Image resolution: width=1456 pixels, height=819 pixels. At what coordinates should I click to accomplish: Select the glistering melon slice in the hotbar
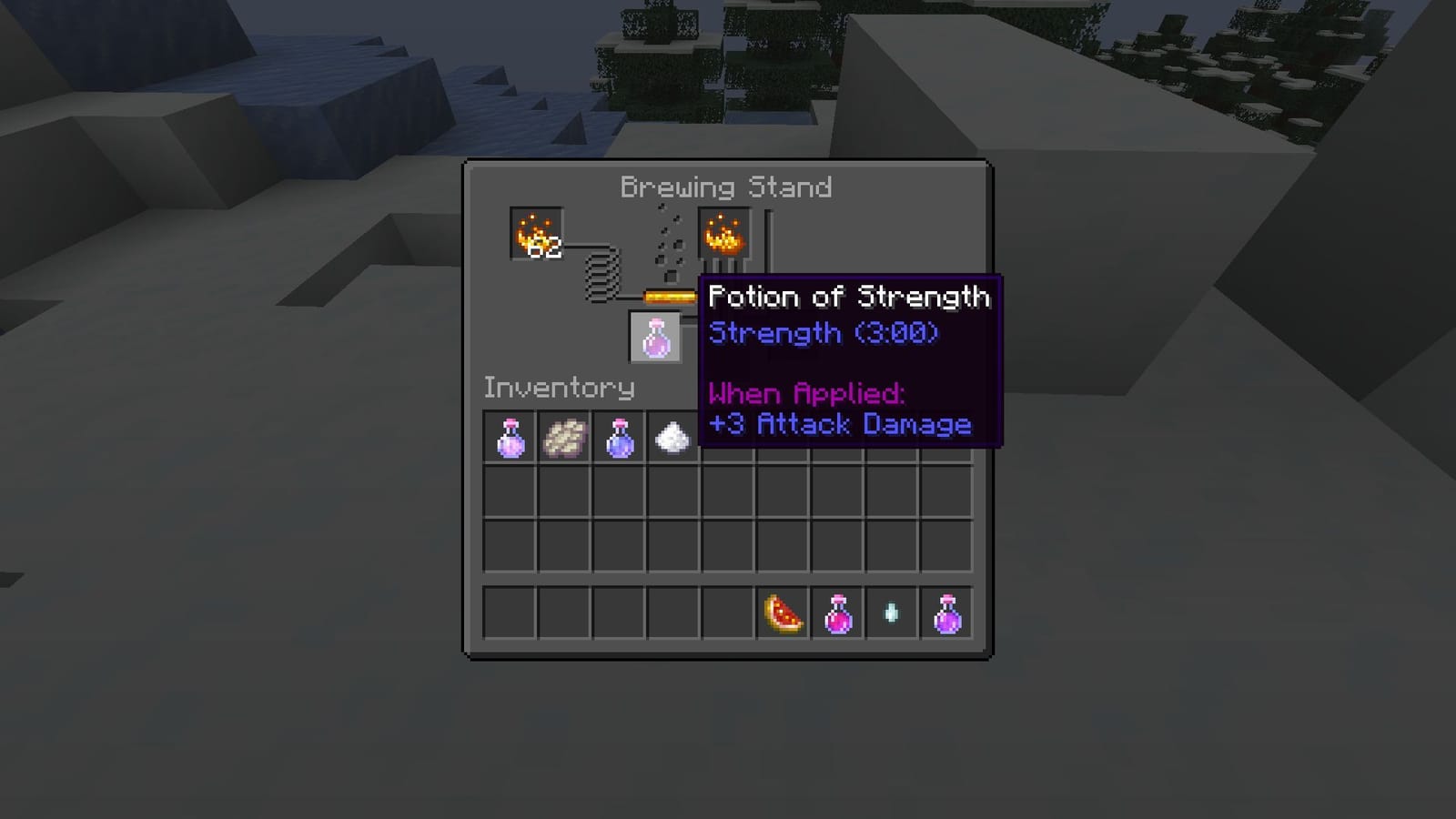point(780,612)
